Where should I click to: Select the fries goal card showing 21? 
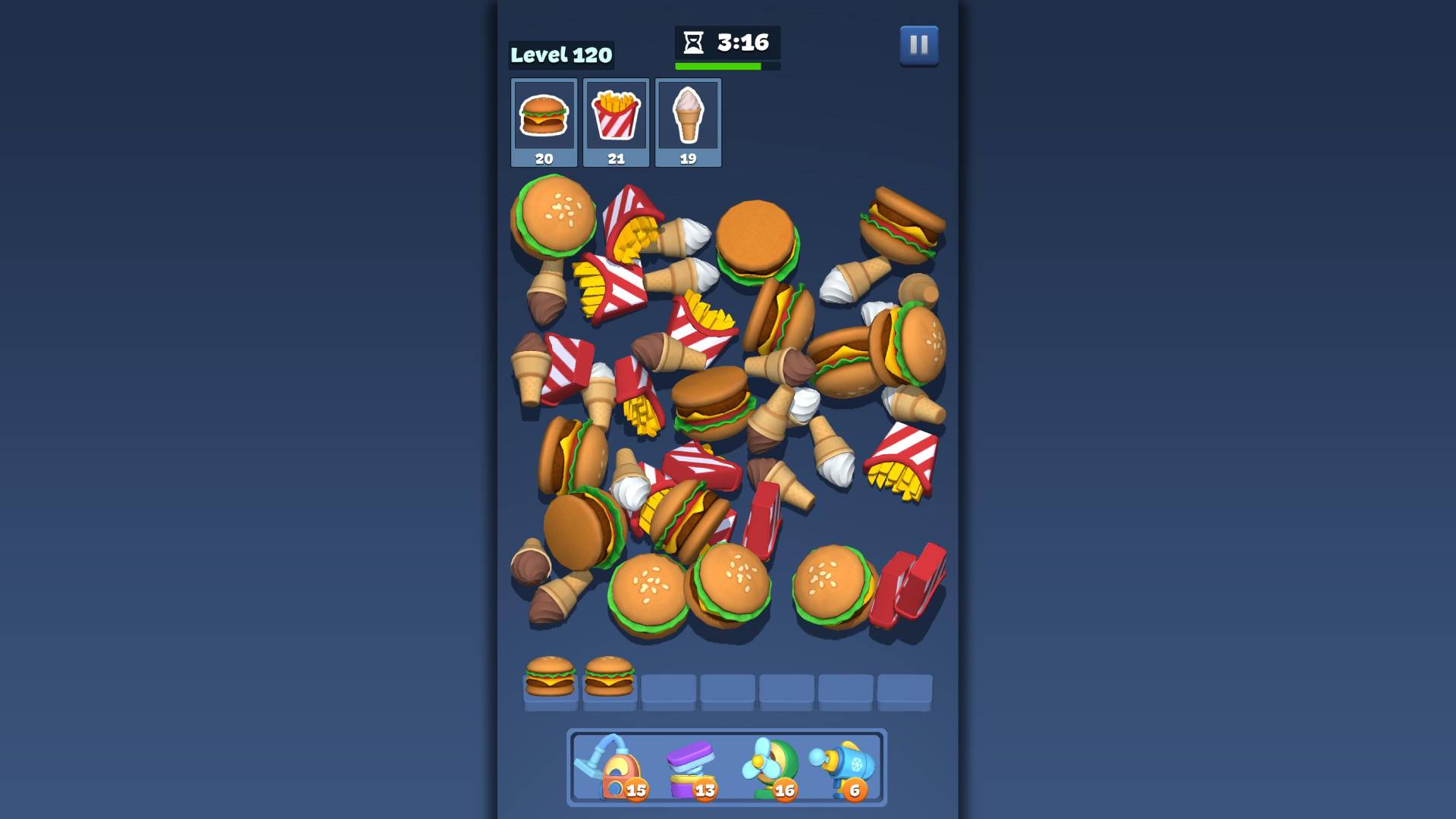pos(616,121)
